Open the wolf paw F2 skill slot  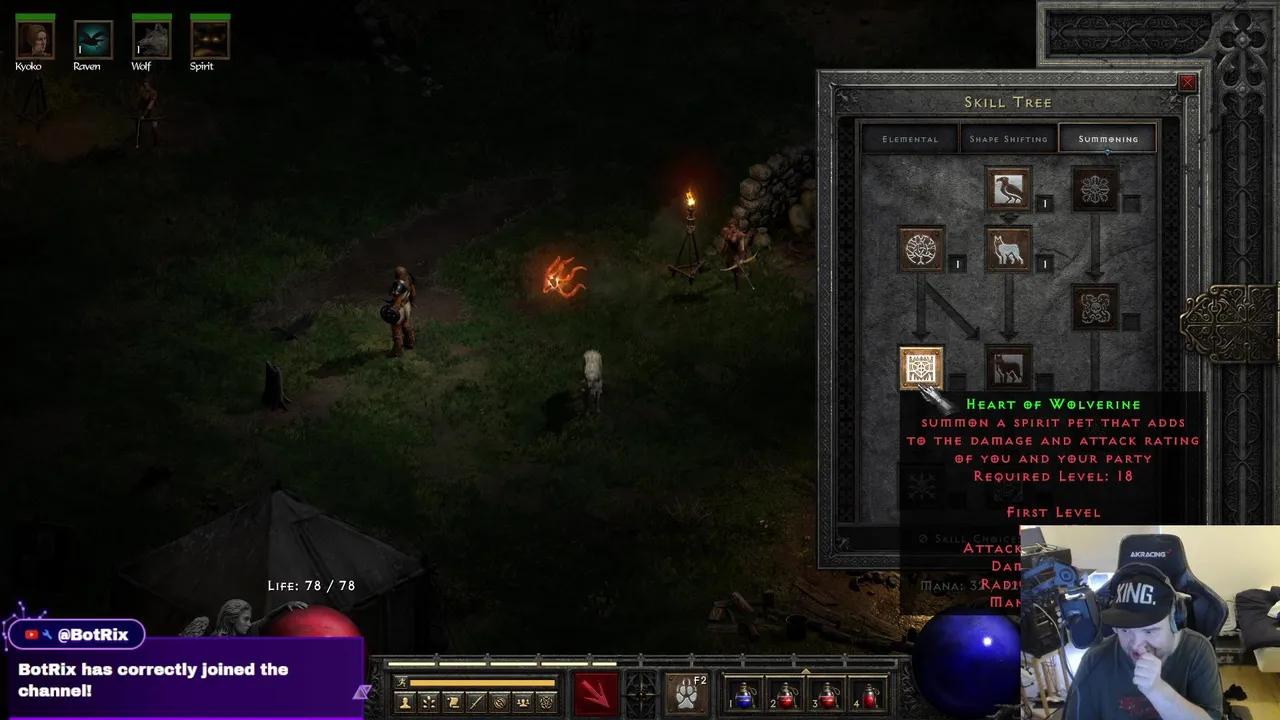(x=686, y=693)
